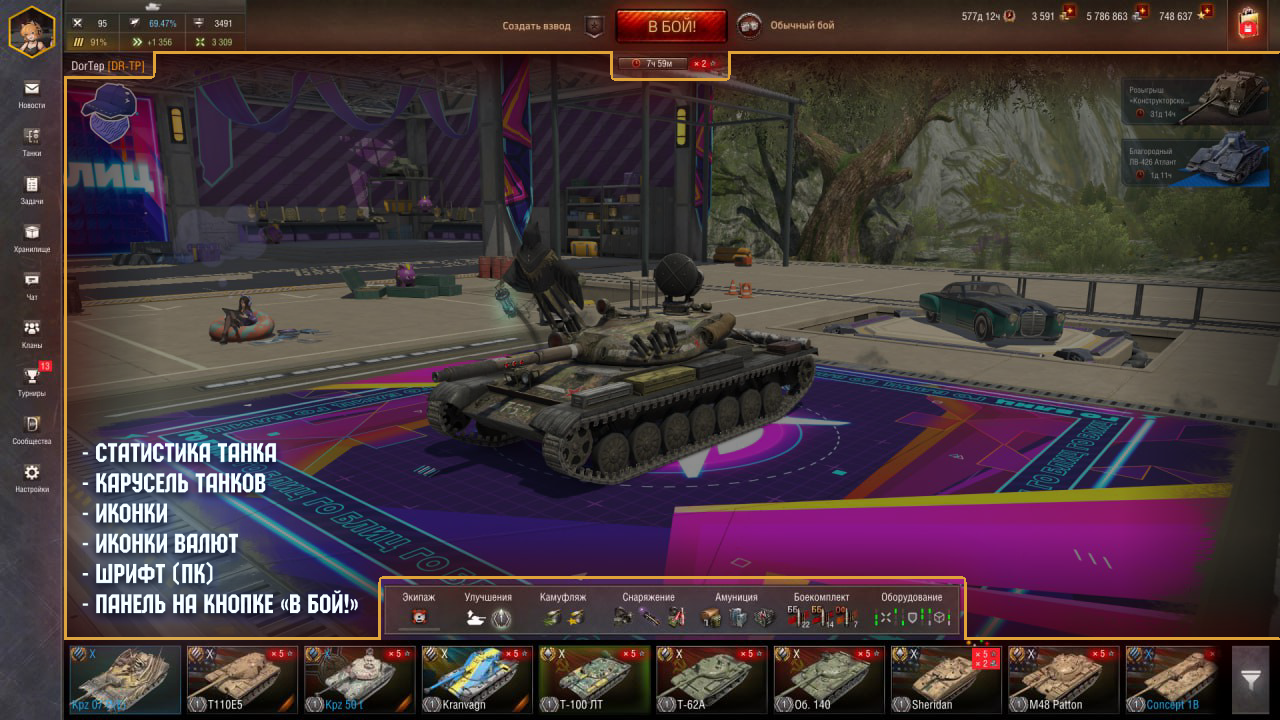Screen dimensions: 1280x720
Task: Open the Хранилище storage menu
Action: [32, 238]
